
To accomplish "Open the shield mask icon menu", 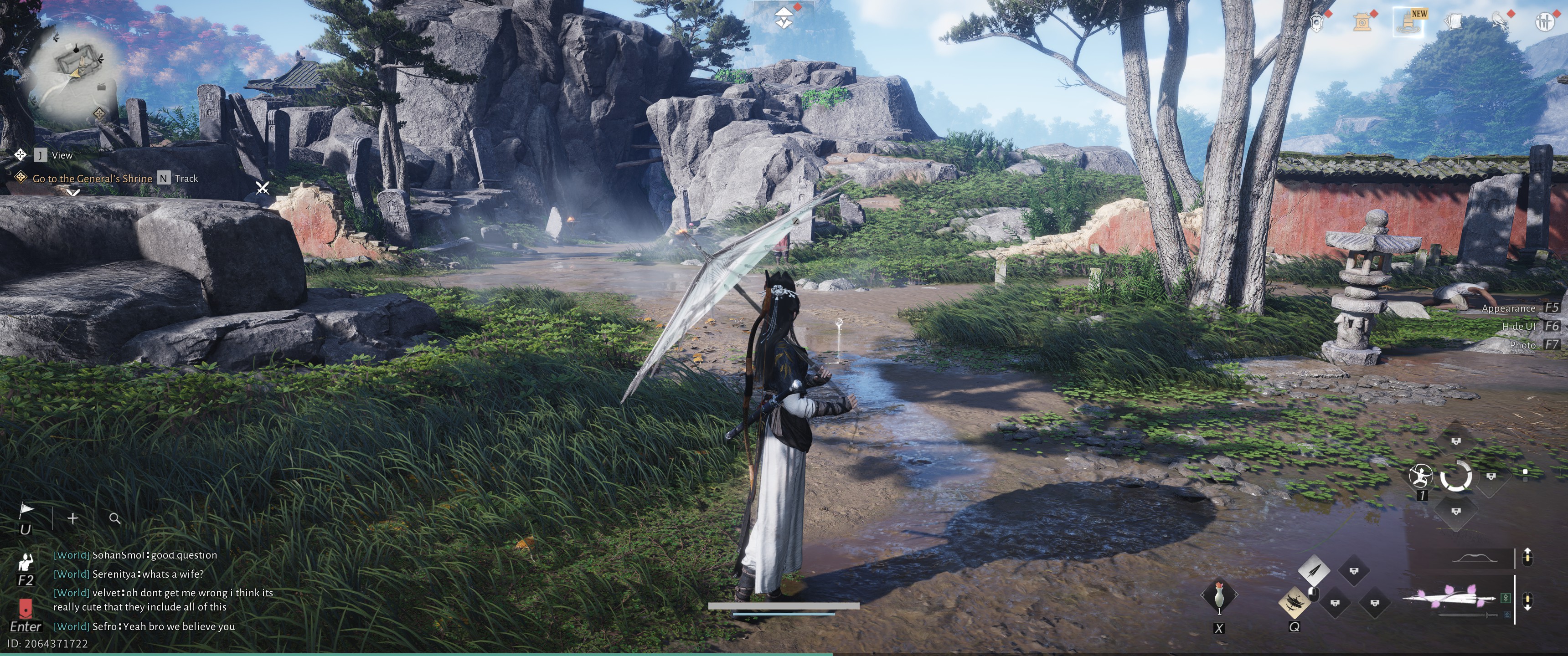I will (x=1316, y=22).
